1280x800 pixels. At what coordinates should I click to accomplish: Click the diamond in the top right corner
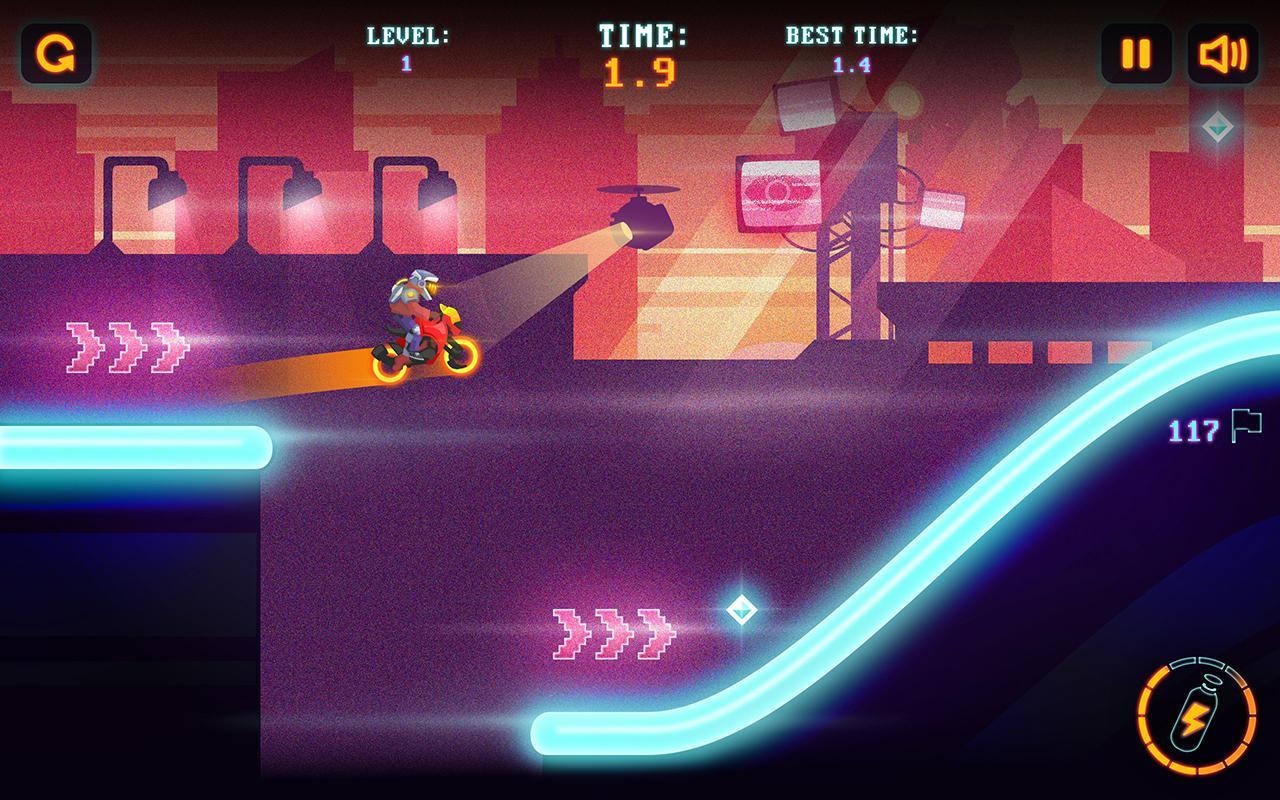(1218, 127)
